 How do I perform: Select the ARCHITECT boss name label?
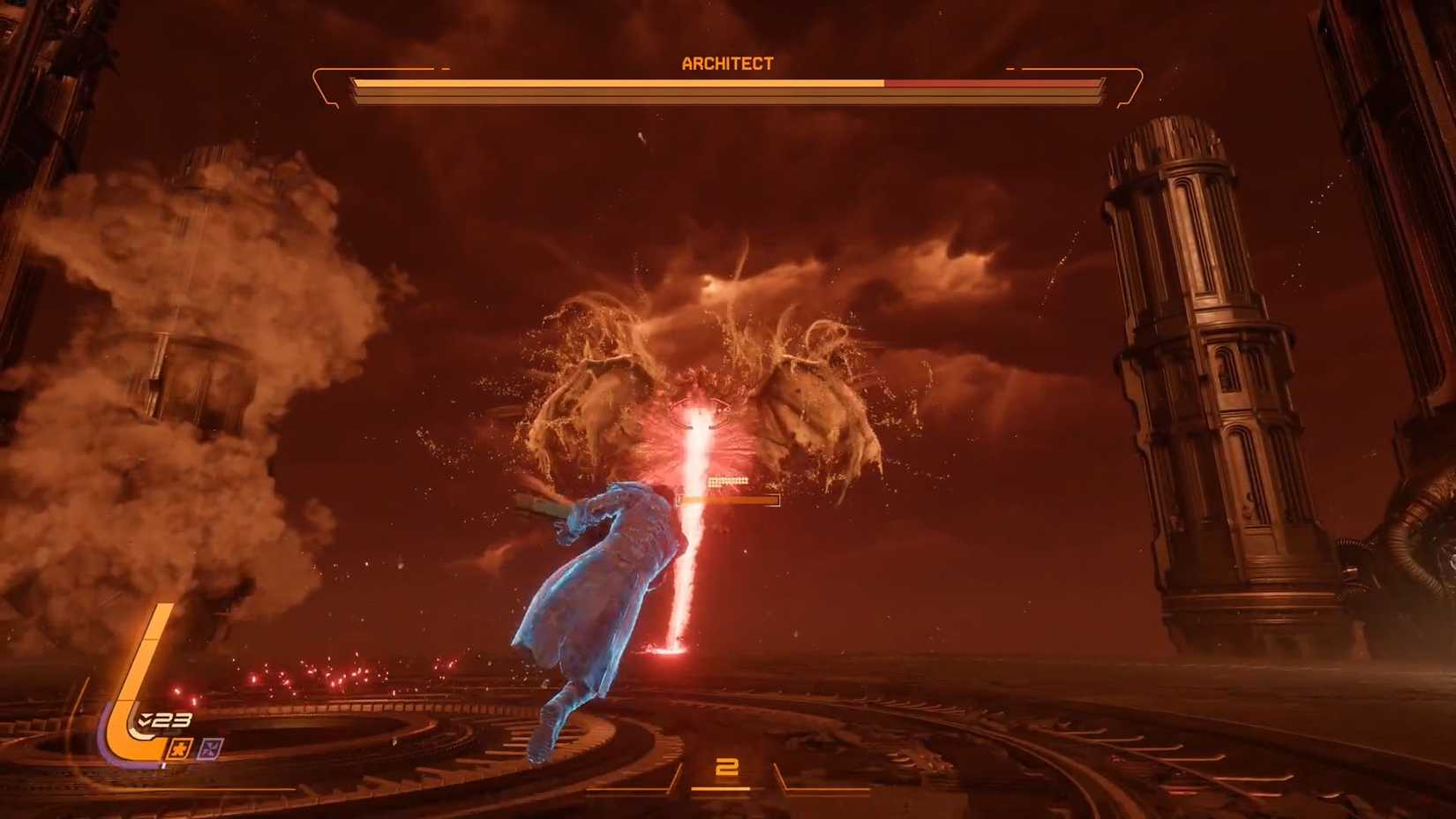pyautogui.click(x=726, y=63)
